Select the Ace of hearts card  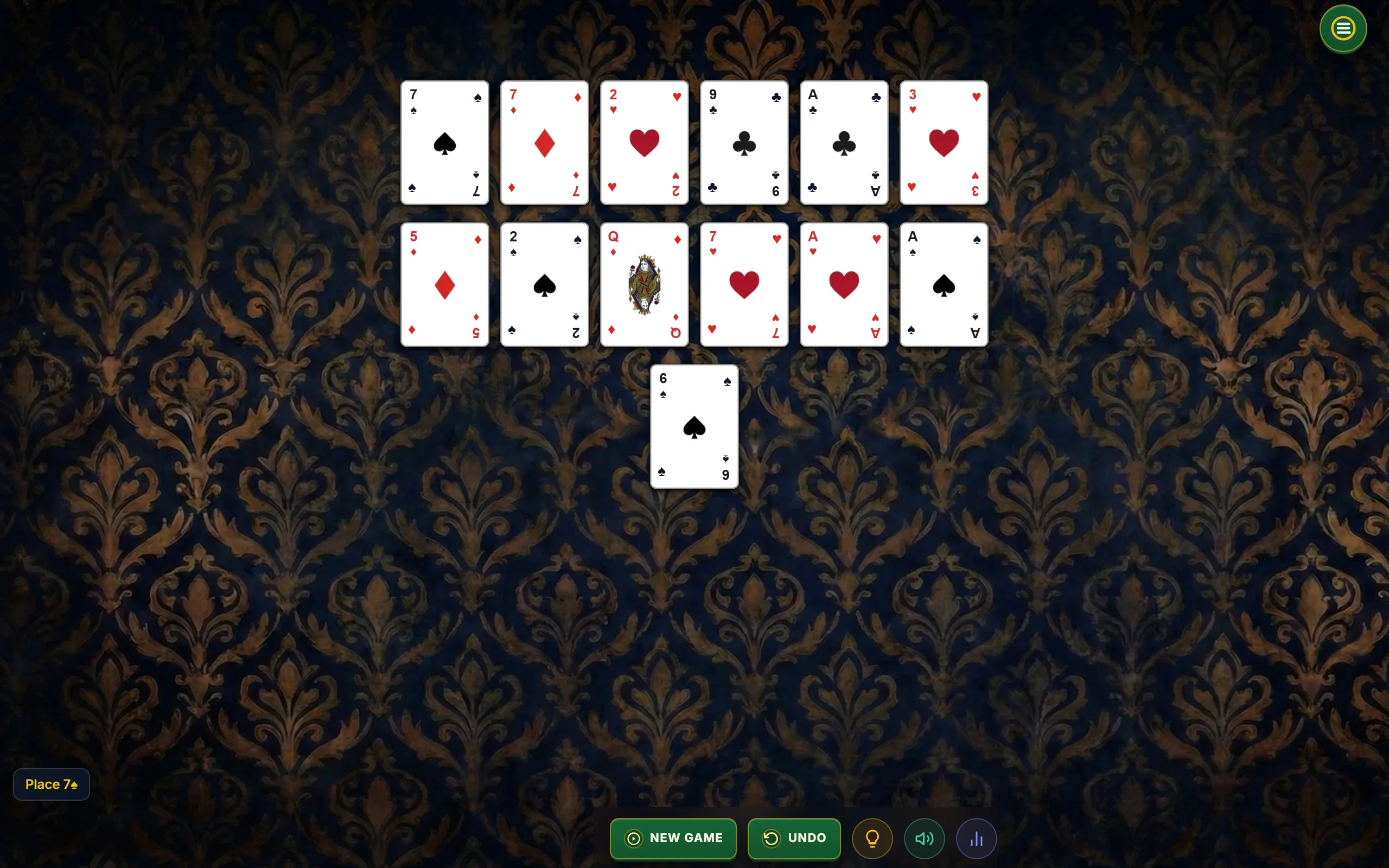click(x=843, y=284)
